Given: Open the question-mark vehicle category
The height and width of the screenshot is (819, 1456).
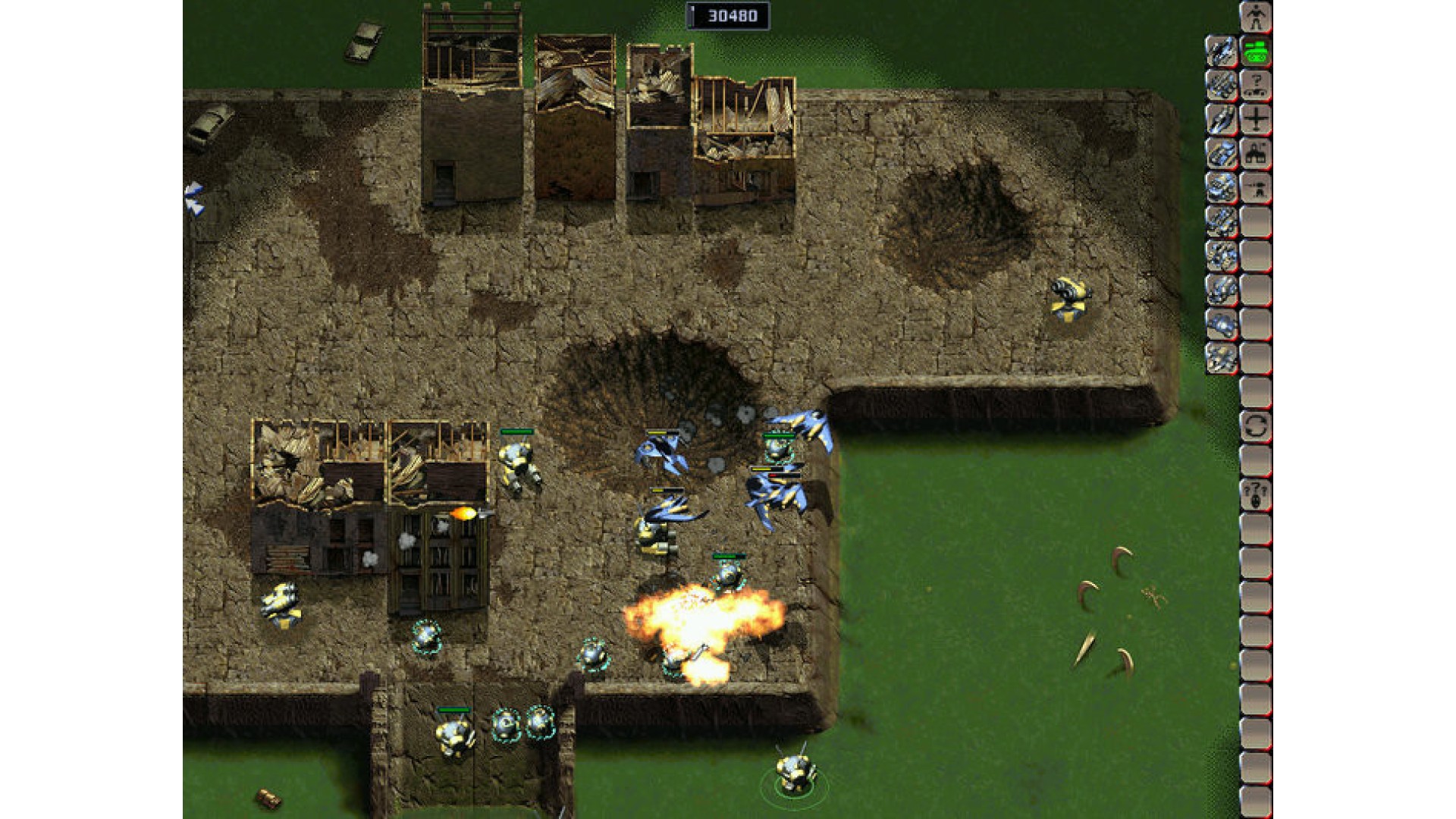Looking at the screenshot, I should 1256,85.
